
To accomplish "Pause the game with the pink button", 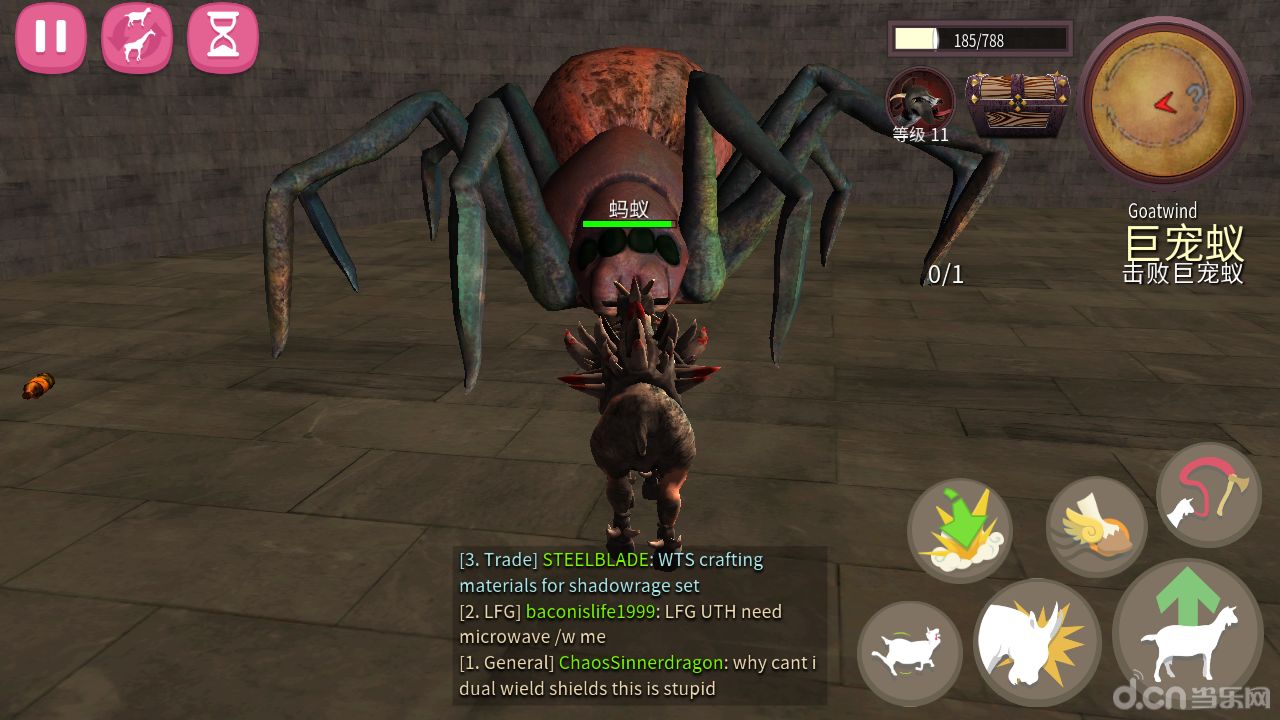I will click(x=50, y=38).
